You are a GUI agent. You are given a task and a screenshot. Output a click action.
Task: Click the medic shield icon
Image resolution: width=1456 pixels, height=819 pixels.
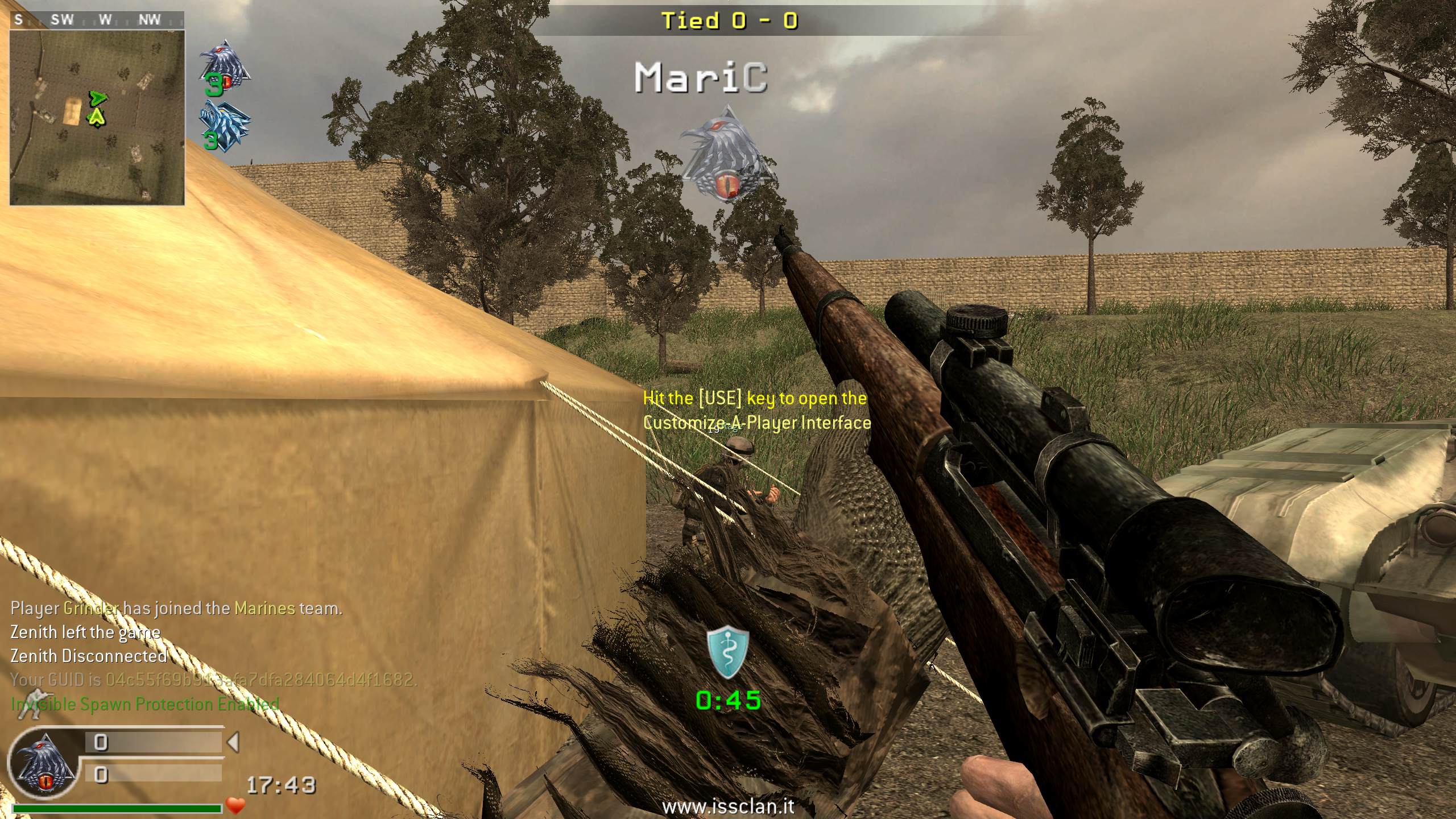(727, 653)
